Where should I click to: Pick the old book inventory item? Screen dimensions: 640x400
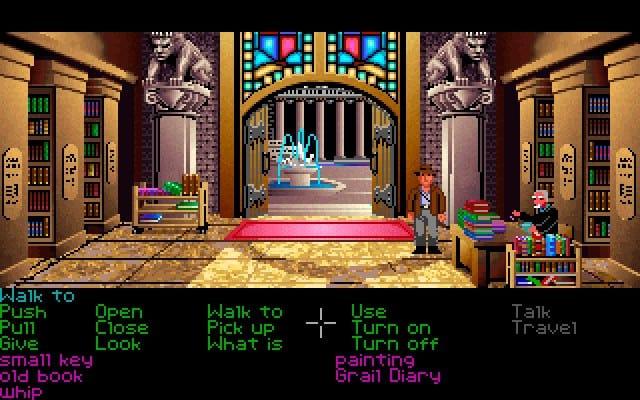(42, 376)
